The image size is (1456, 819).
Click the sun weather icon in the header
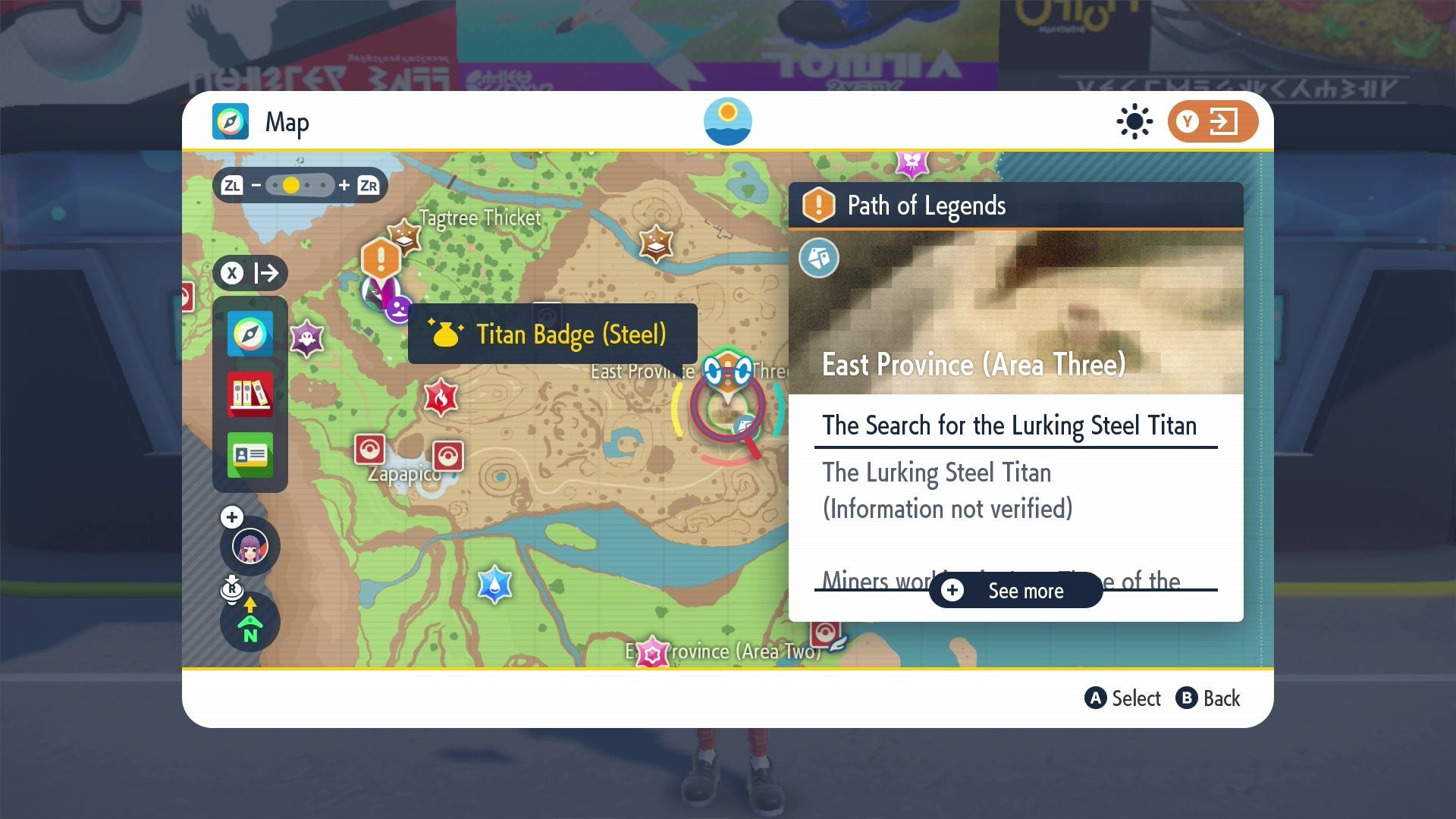tap(1133, 121)
